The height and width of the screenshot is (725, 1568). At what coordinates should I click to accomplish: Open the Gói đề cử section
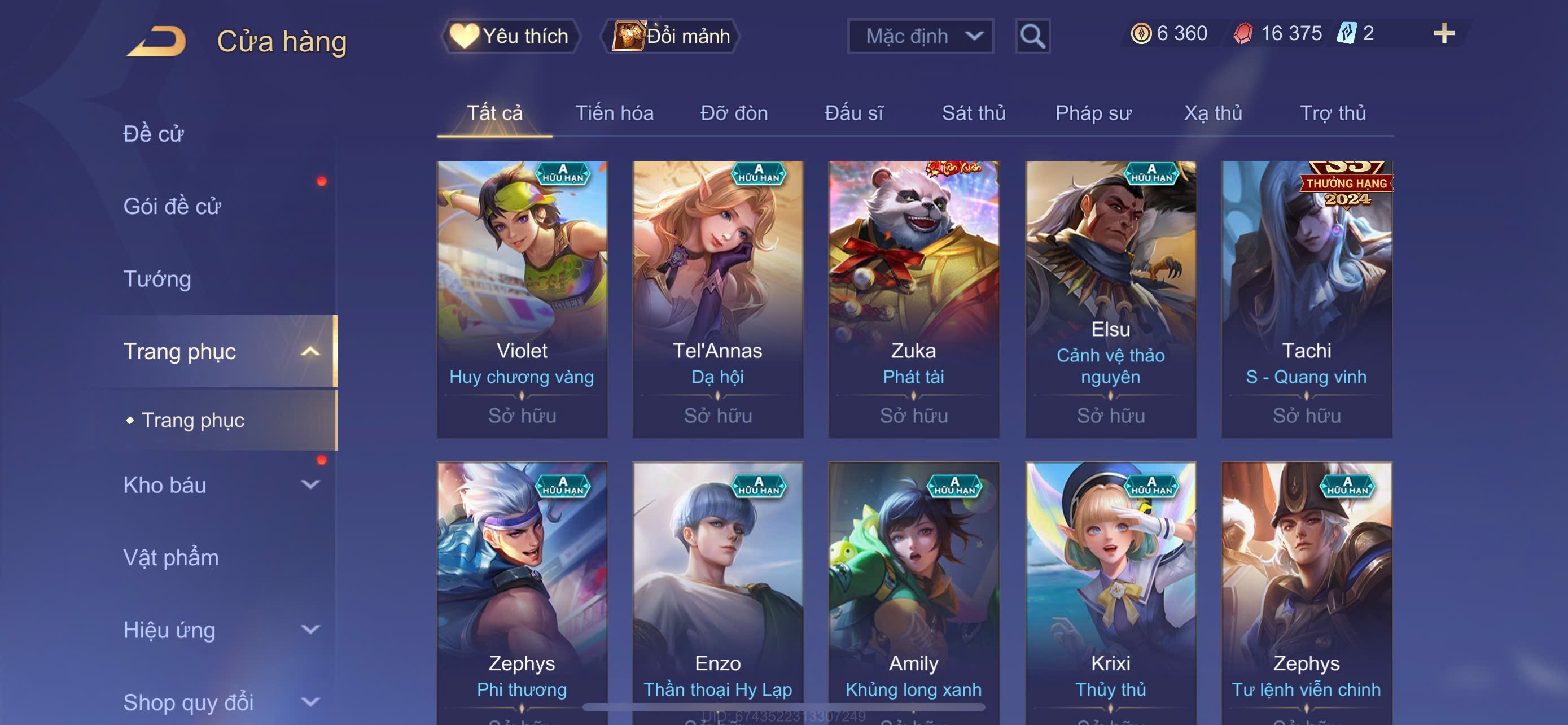tap(172, 206)
